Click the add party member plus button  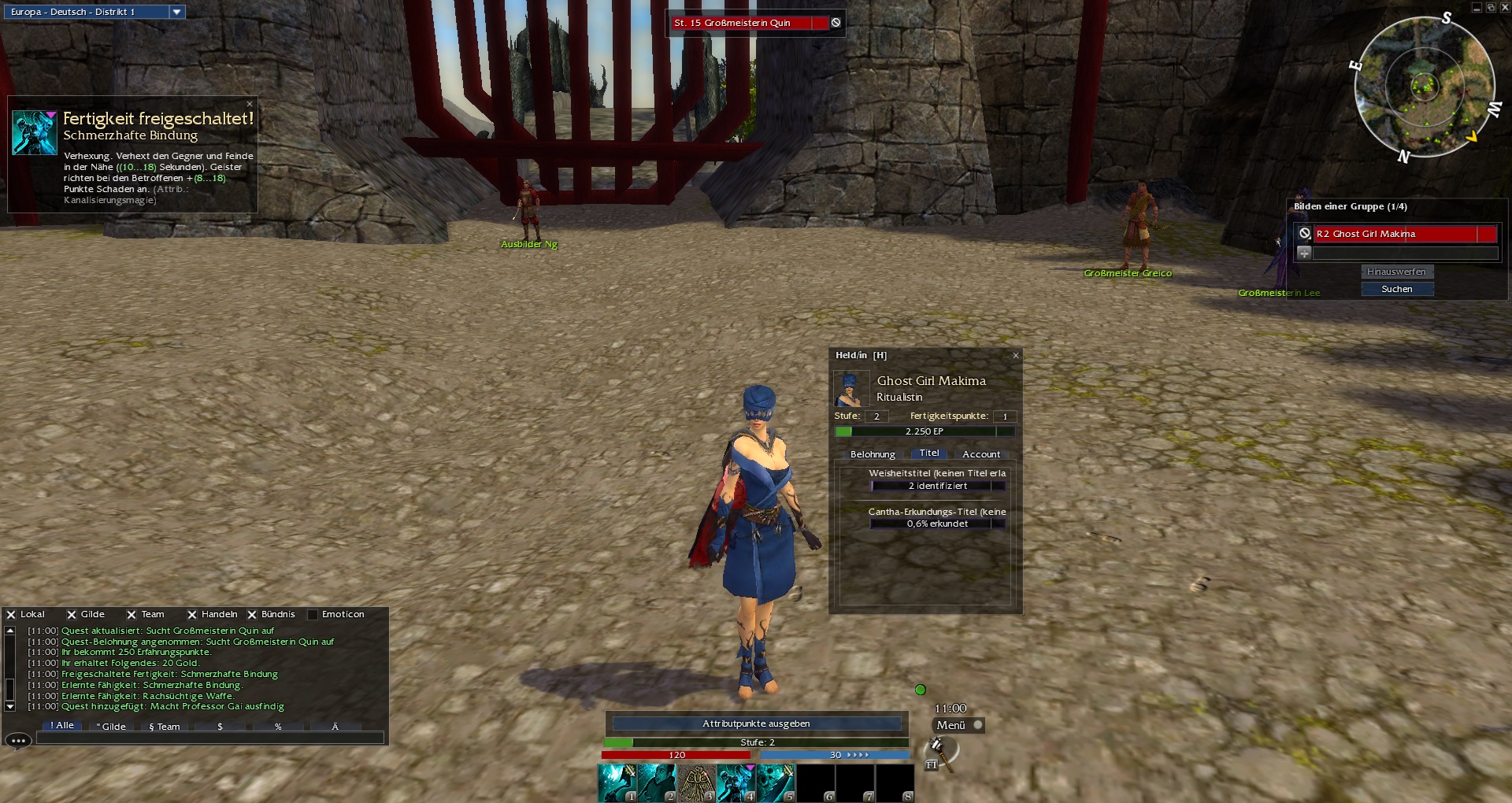pos(1304,253)
